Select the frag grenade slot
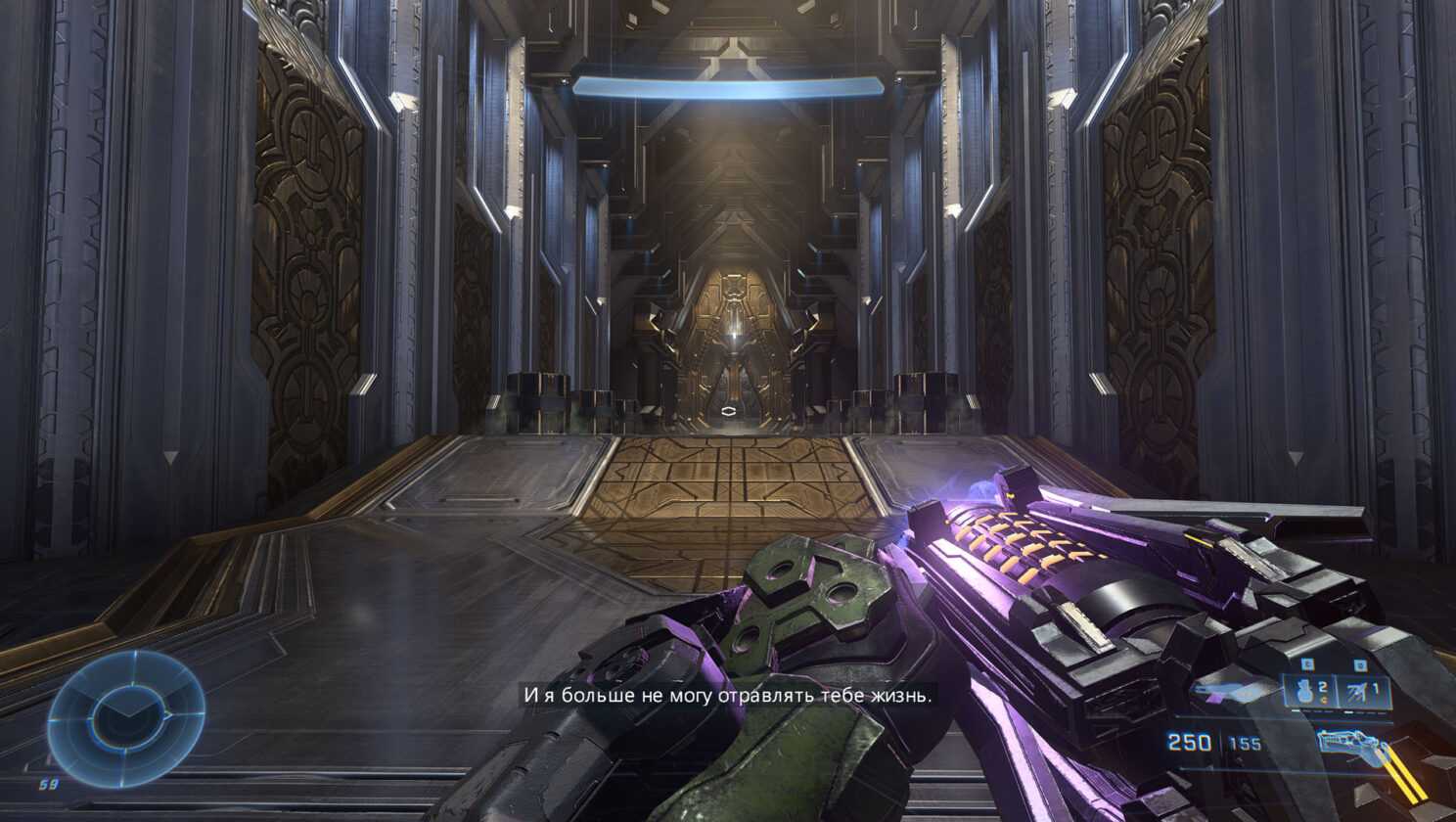The image size is (1456, 822). 1307,691
